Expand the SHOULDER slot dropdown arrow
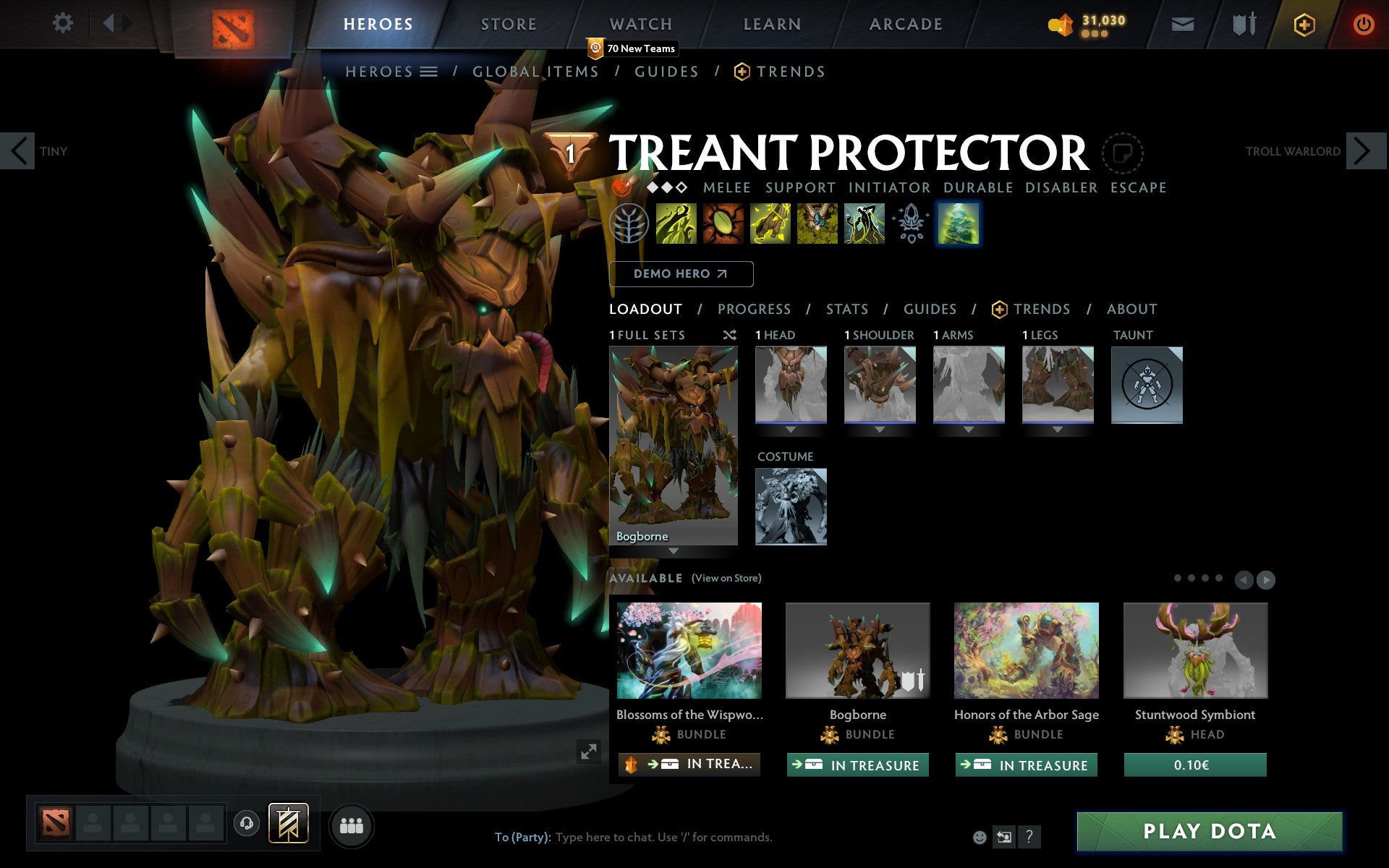This screenshot has height=868, width=1389. [879, 428]
